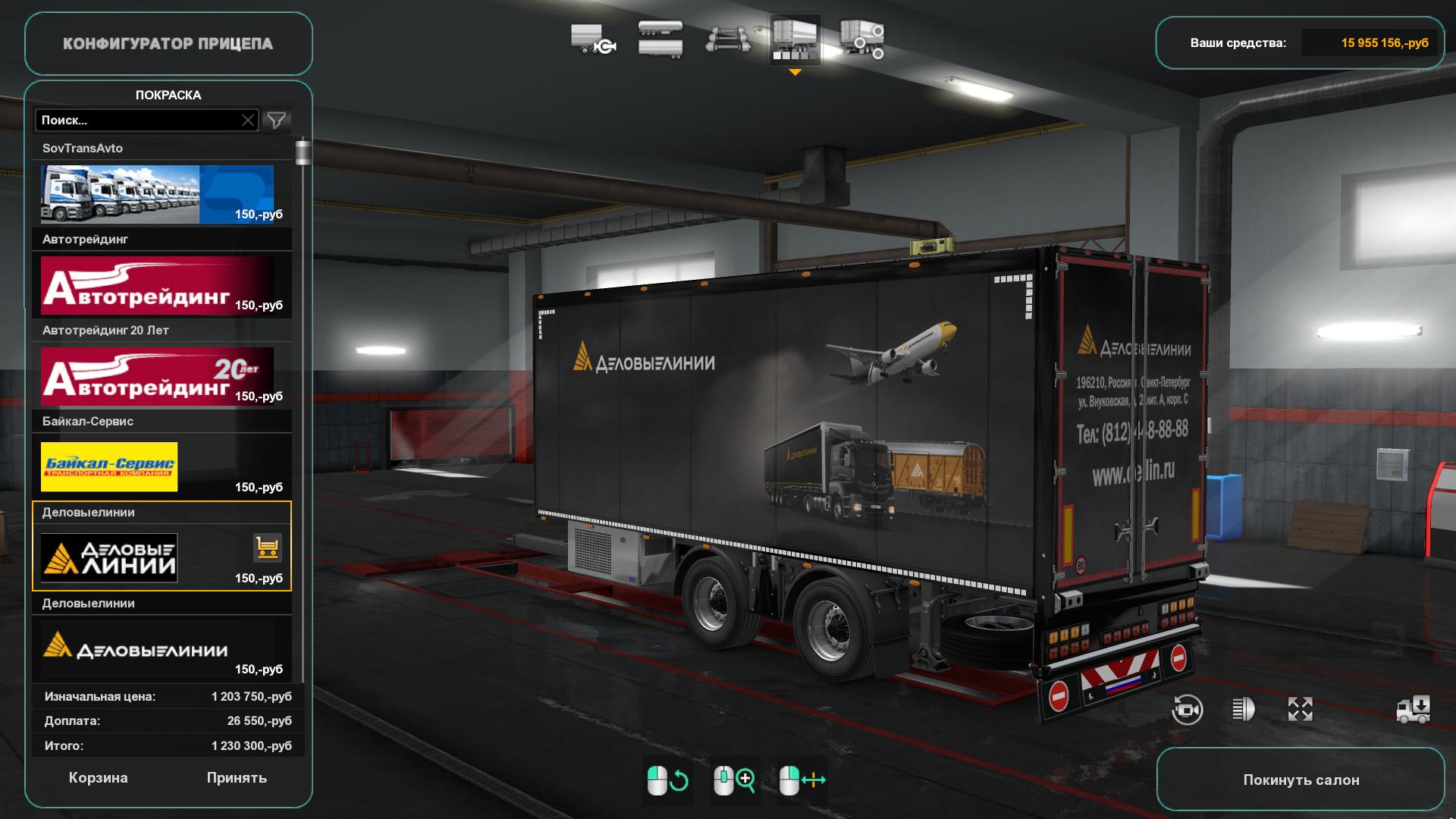The width and height of the screenshot is (1456, 819).
Task: Open the trailer body type tab
Action: [x=661, y=39]
